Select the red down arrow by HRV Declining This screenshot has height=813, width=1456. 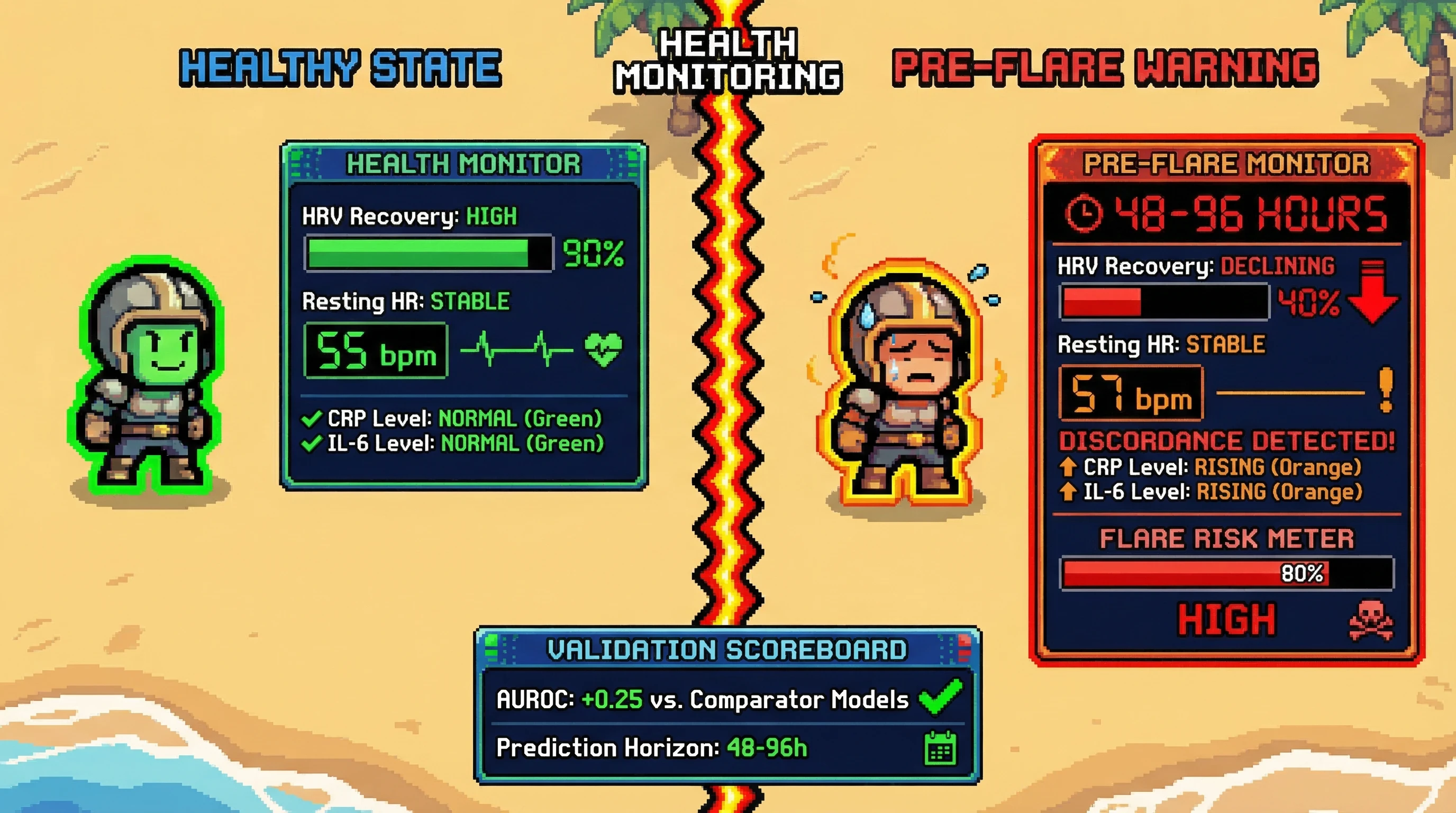(x=1373, y=292)
